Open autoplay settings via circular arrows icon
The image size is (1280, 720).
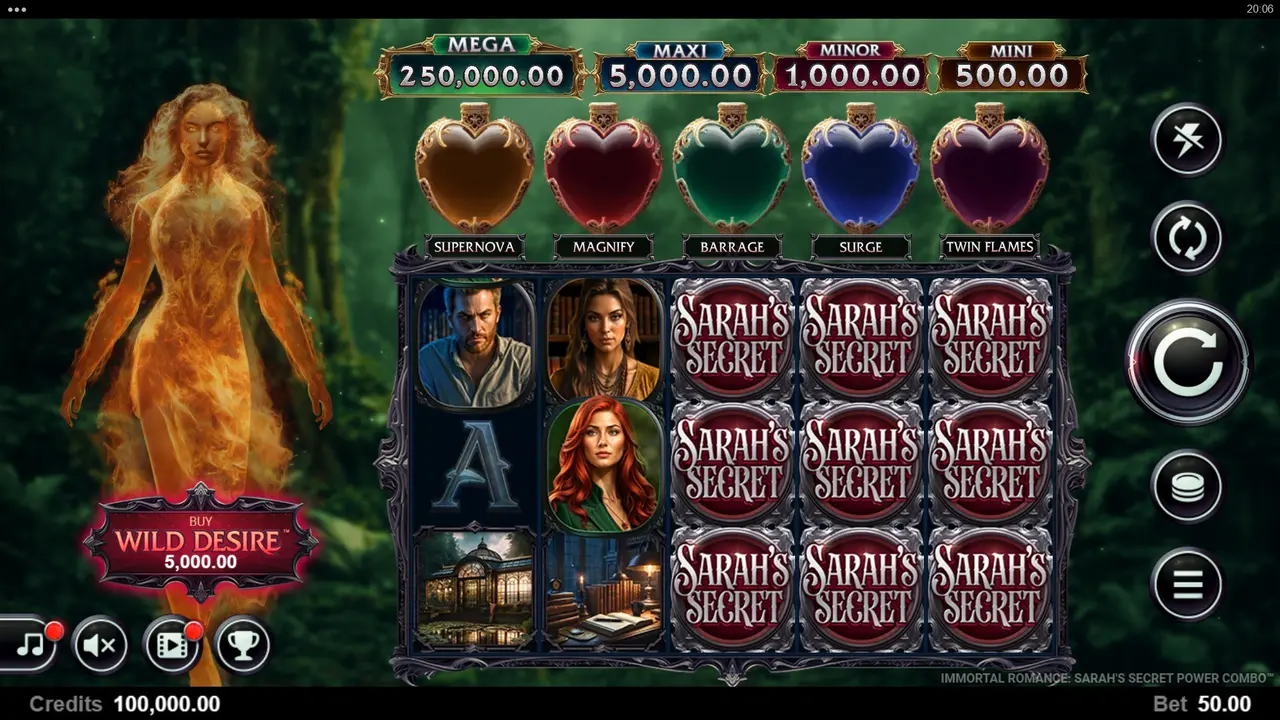coord(1186,239)
